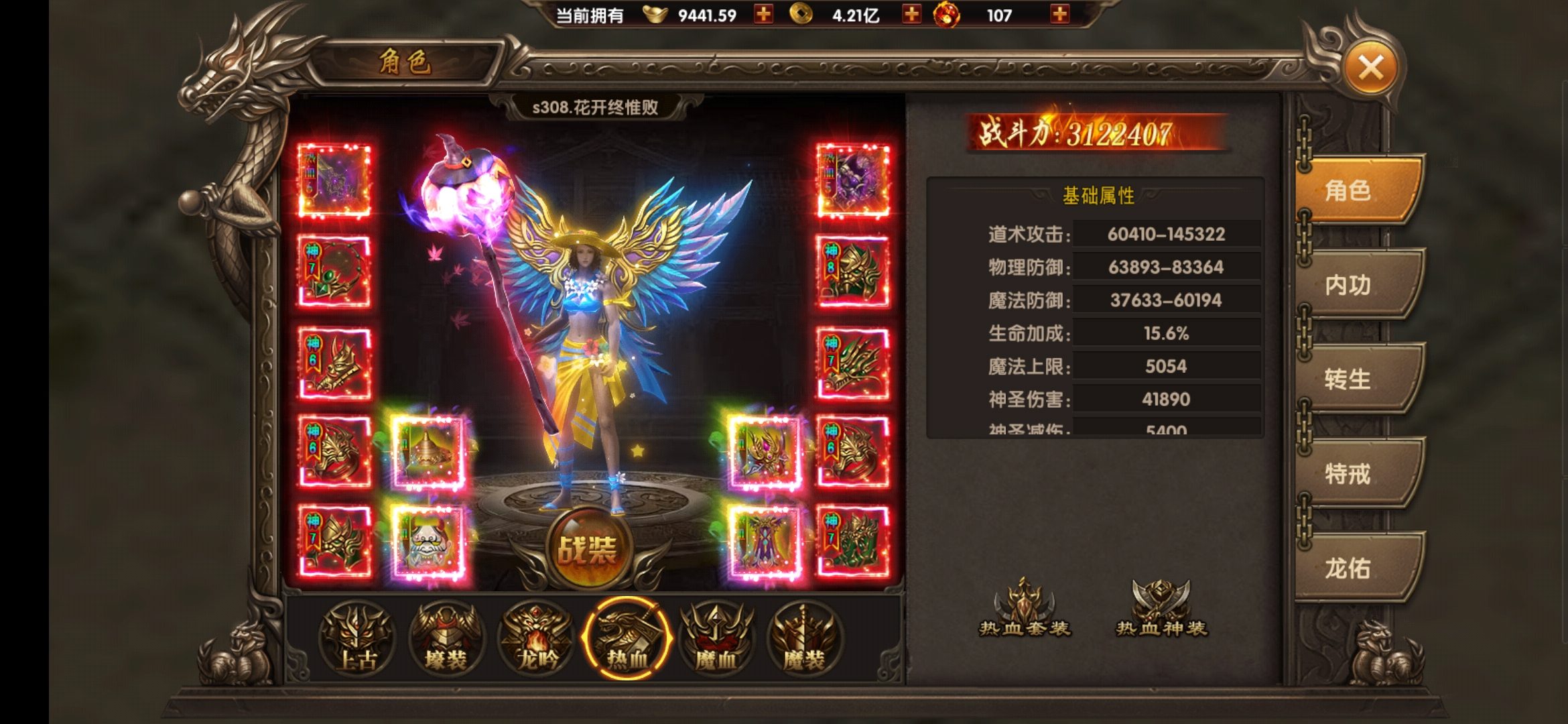Select the 特戒 side tab

pos(1354,474)
